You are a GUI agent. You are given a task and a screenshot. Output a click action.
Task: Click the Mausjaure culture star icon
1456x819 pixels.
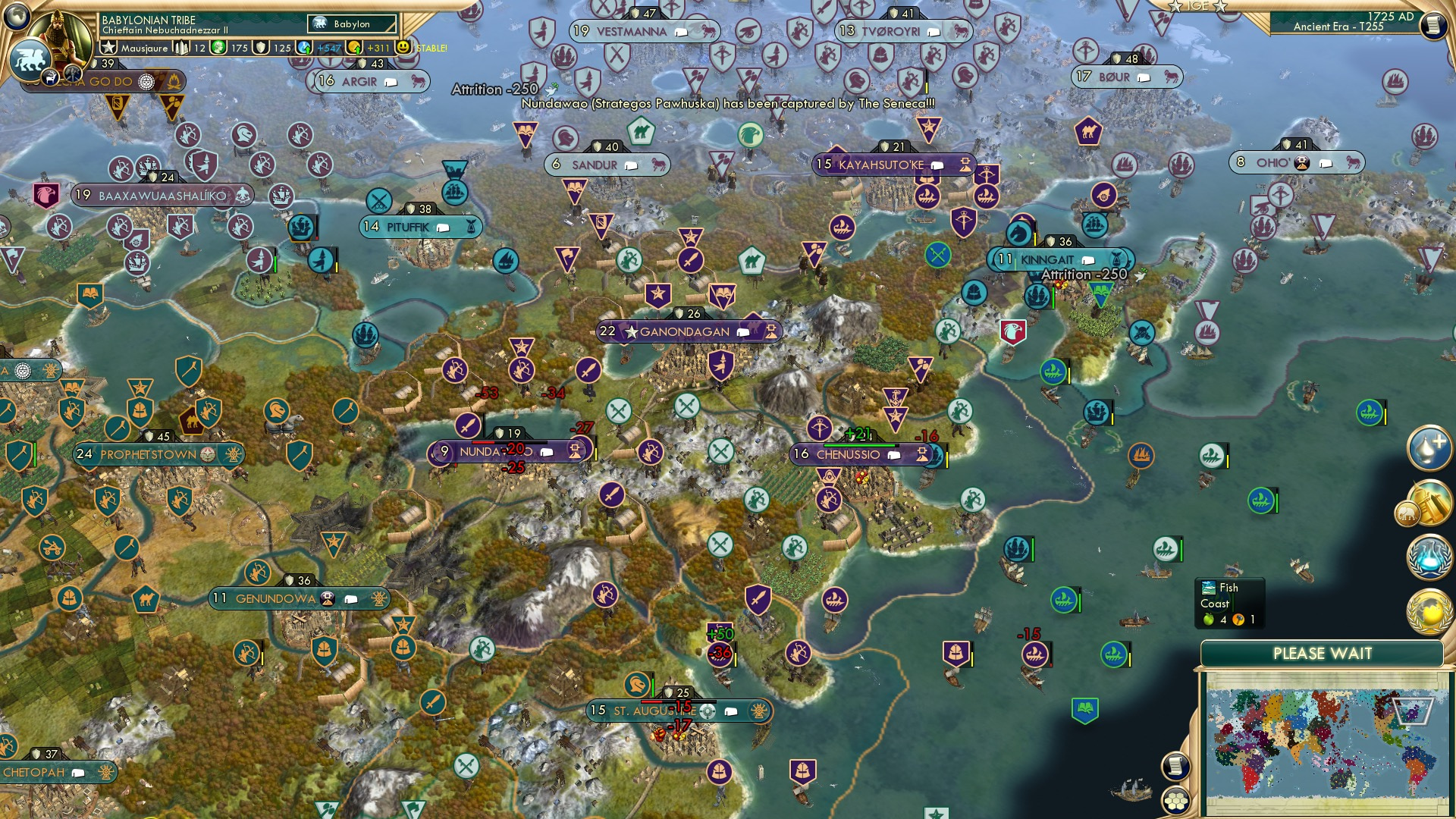(109, 47)
